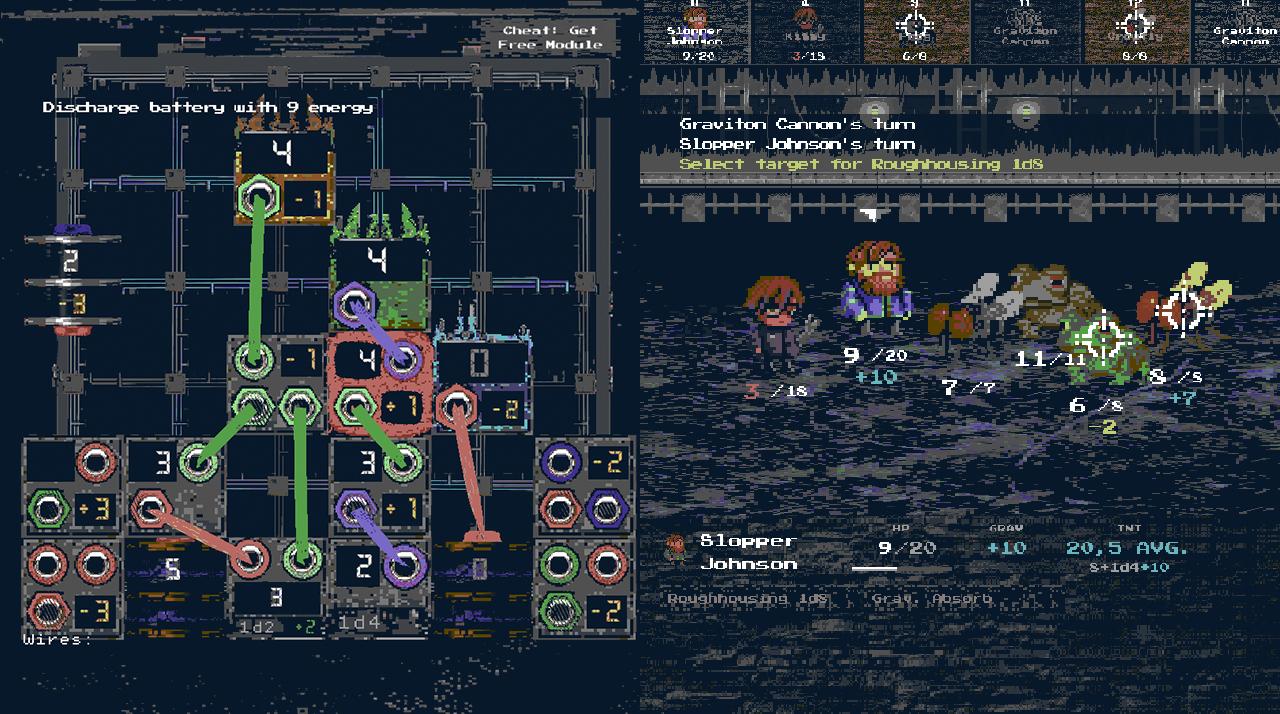Click the Cheat: Get Free Module button
The image size is (1280, 714).
pos(551,37)
